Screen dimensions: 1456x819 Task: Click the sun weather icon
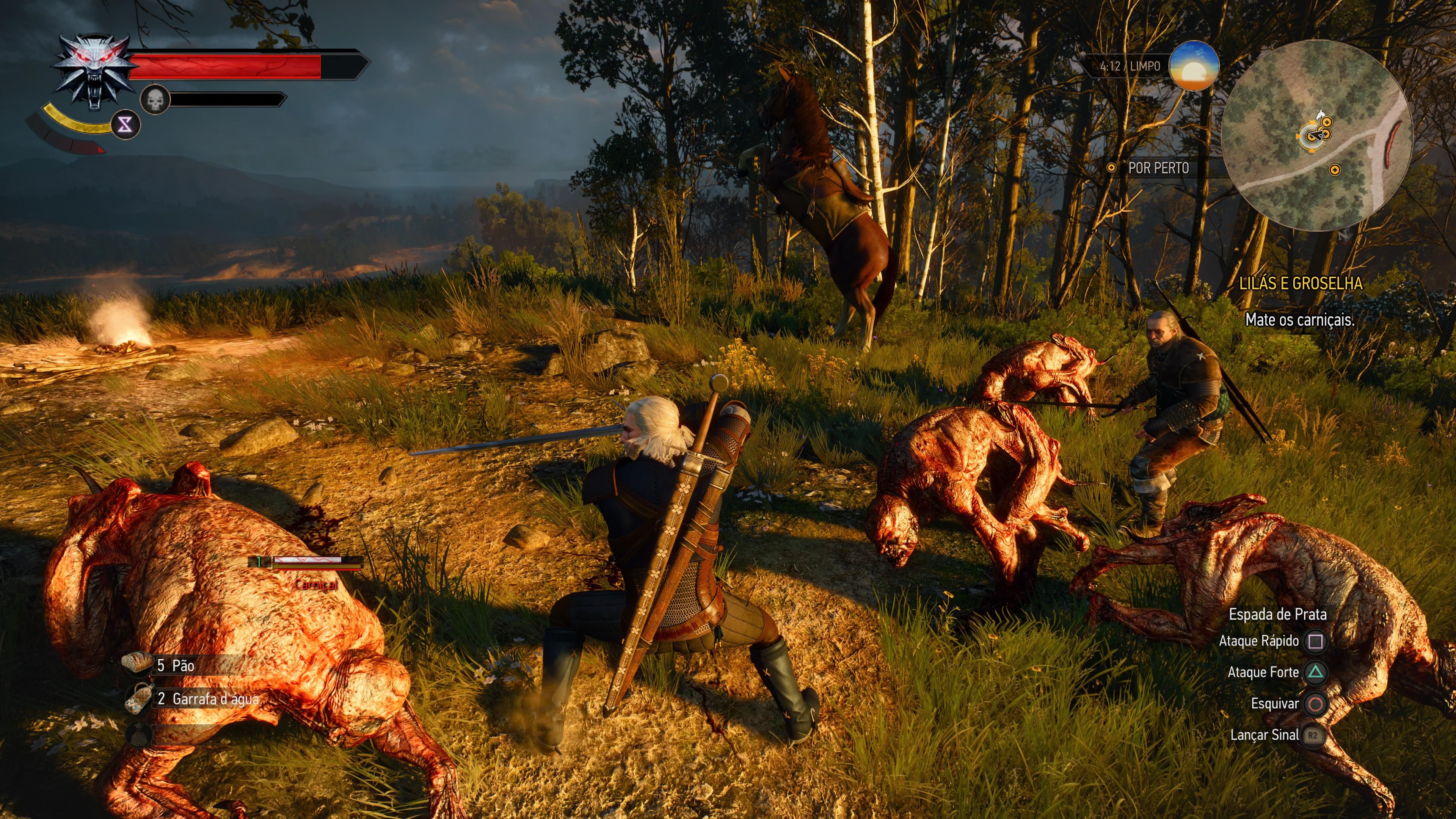[x=1193, y=66]
